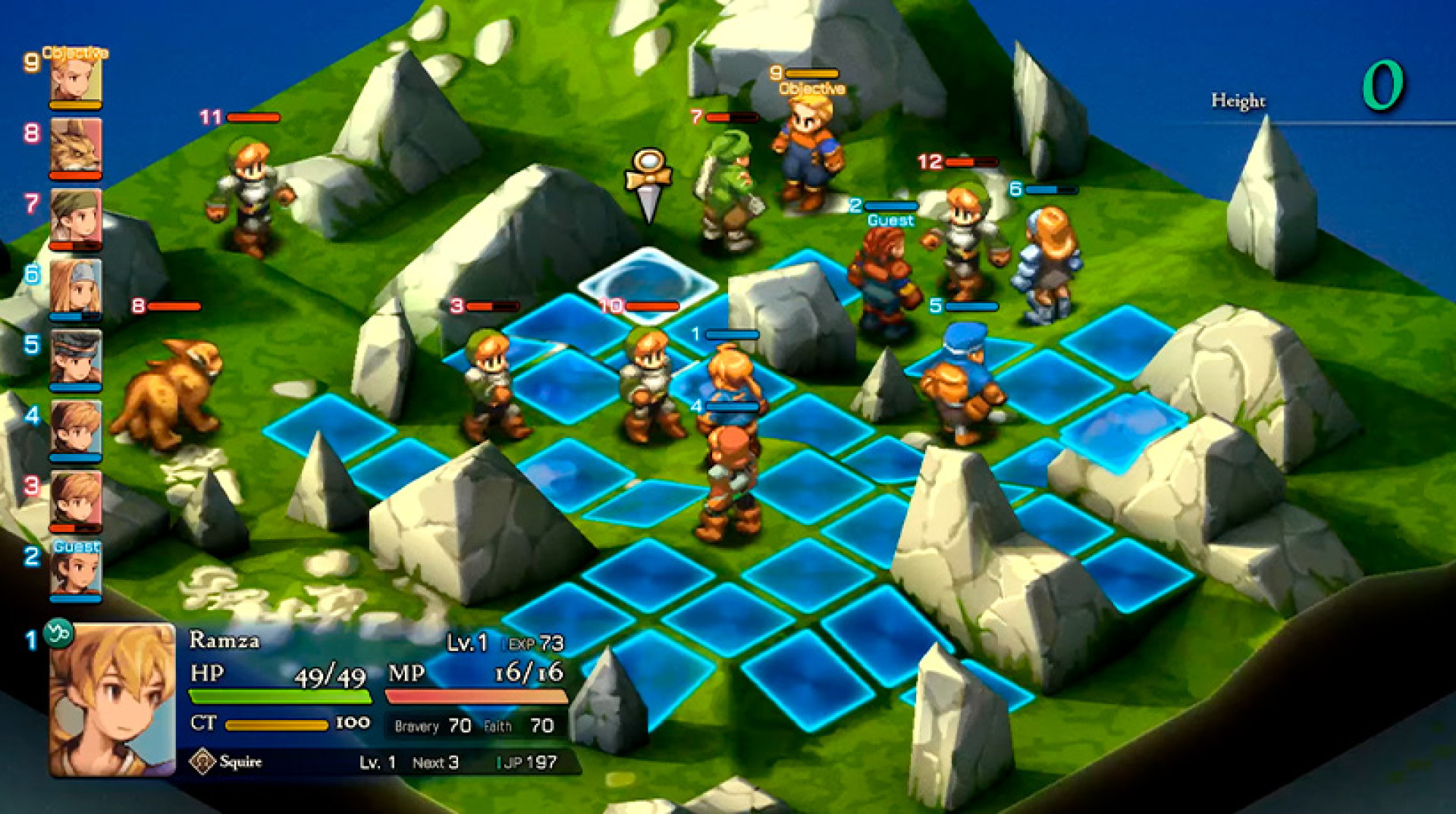This screenshot has height=814, width=1456.
Task: Select the Guest portrait in turn order
Action: point(76,568)
